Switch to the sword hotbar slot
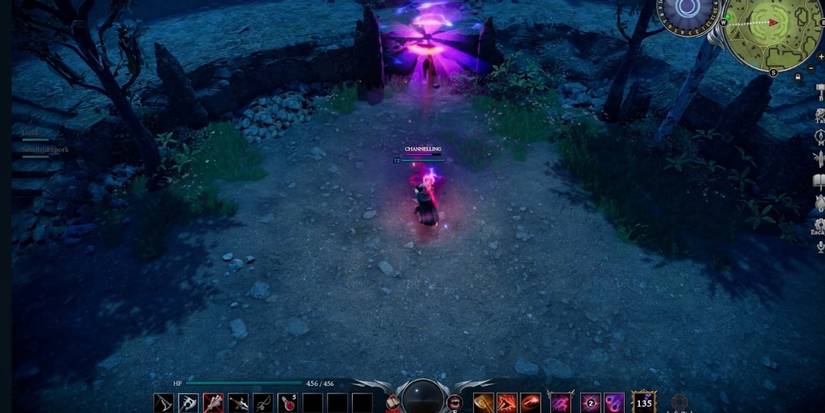Viewport: 825px width, 413px height. 238,402
